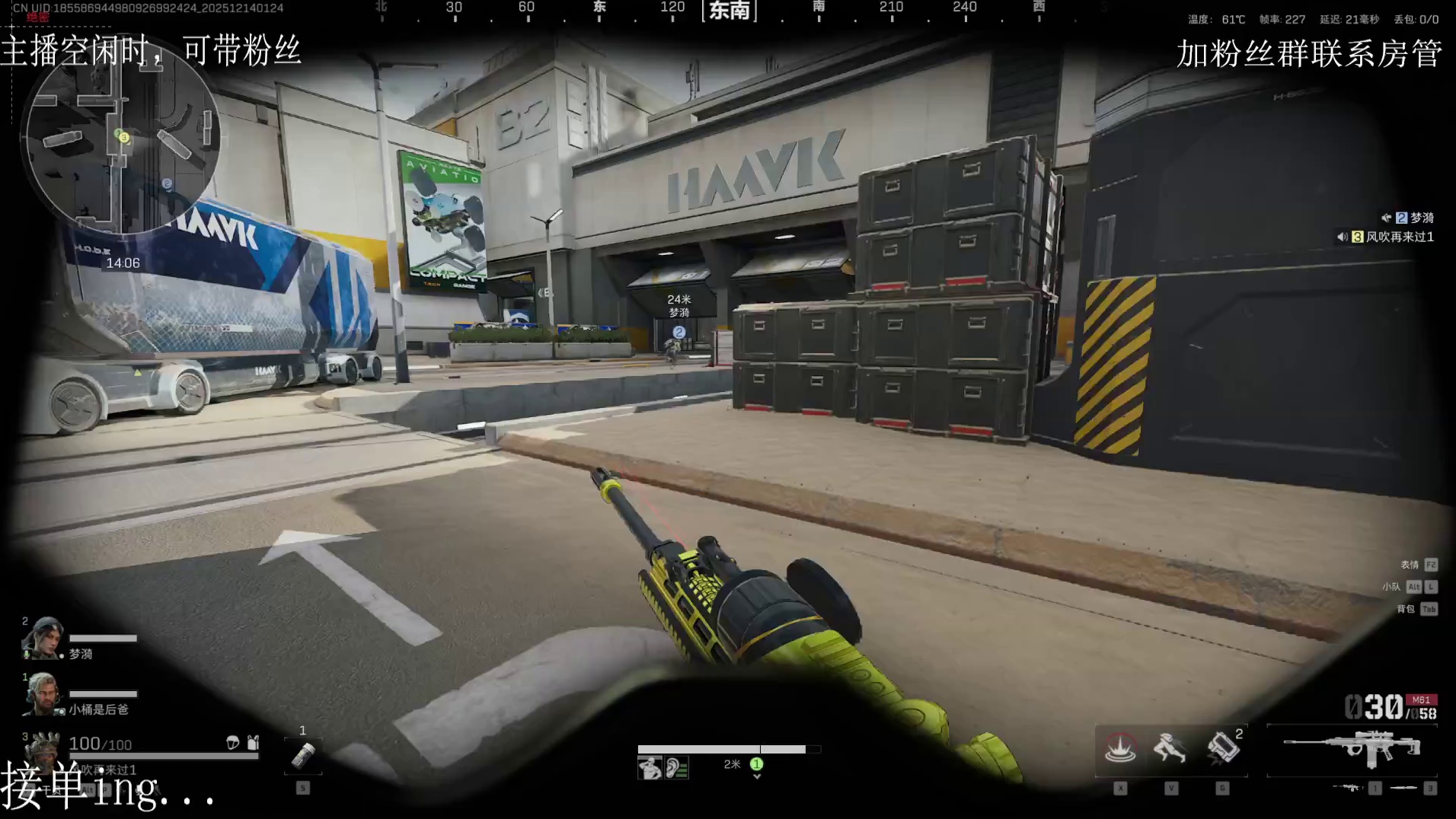This screenshot has width=1456, height=819.
Task: Click the soldier stance status icon
Action: point(650,768)
